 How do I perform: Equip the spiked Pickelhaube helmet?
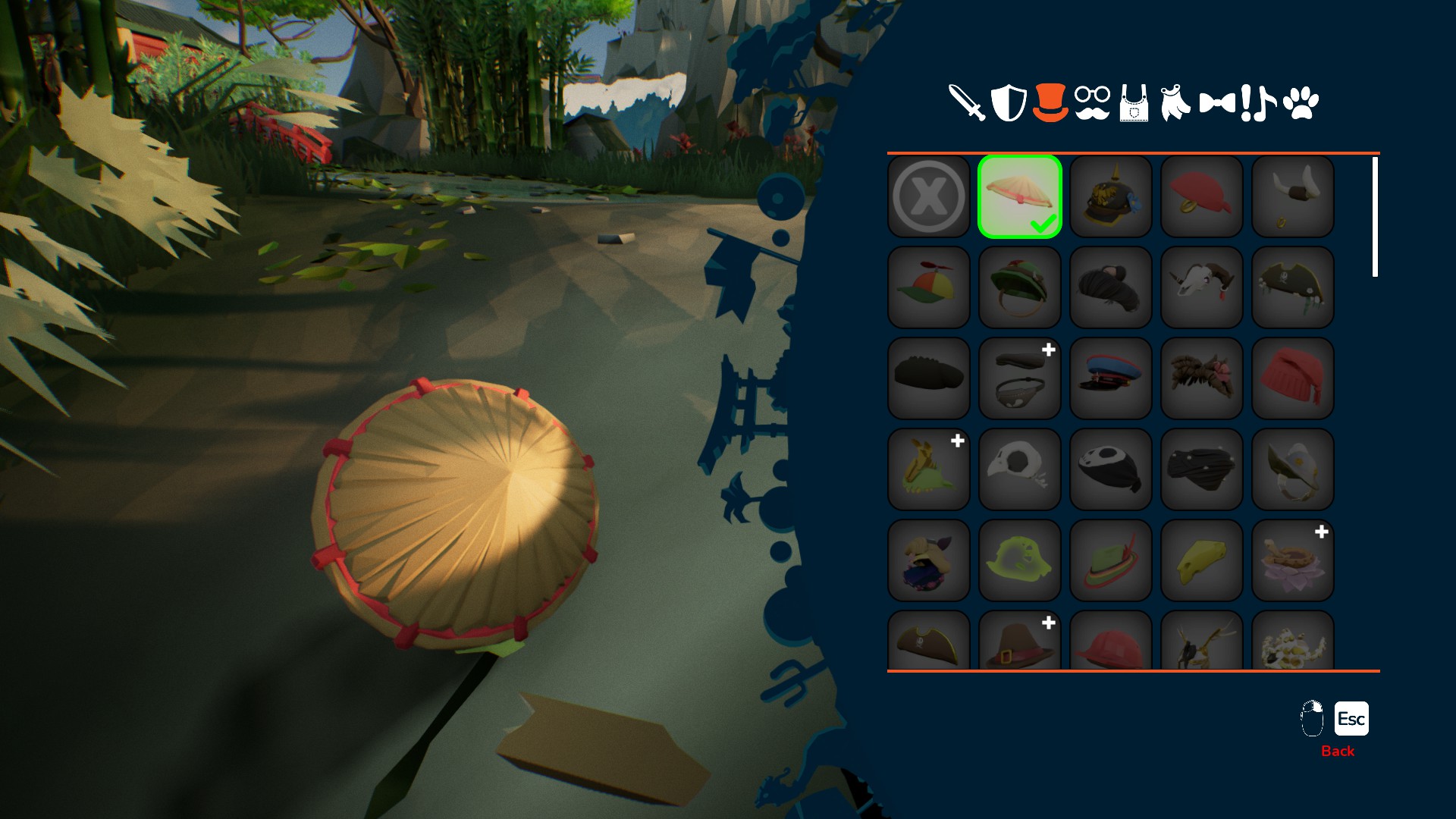[1111, 196]
